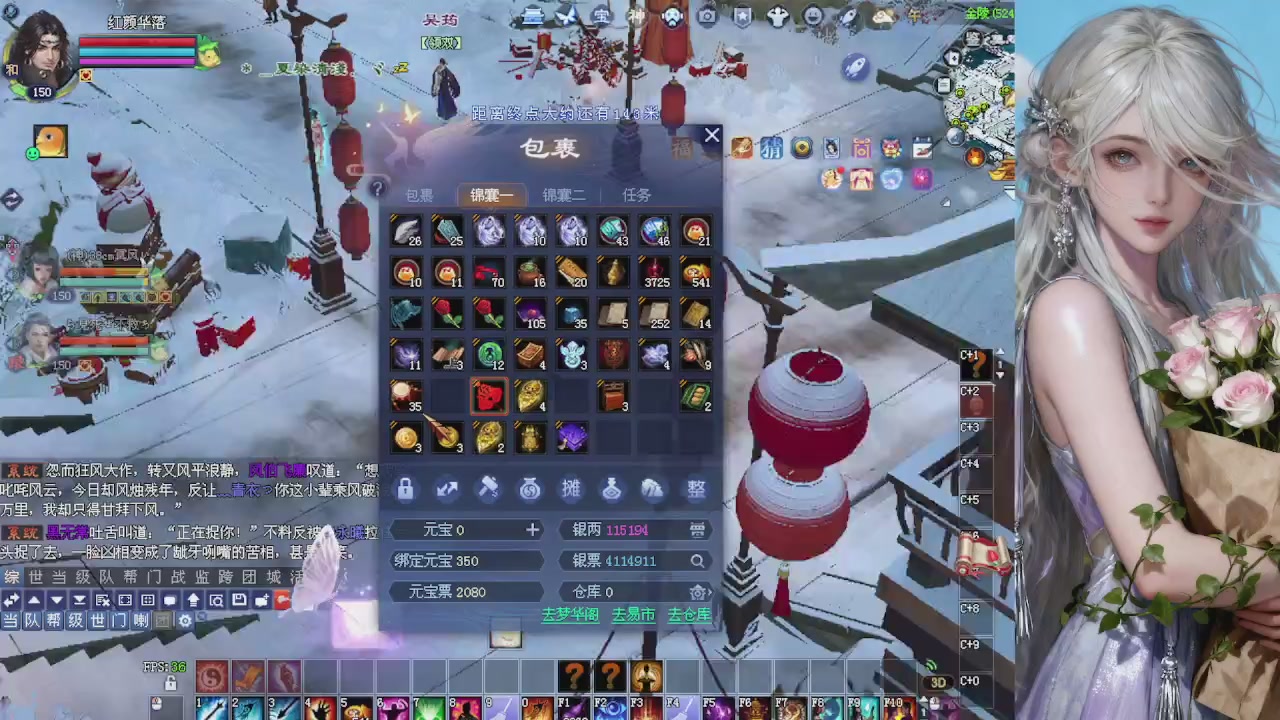Viewport: 1280px width, 720px height.
Task: Click the red emoji icon in chat toolbar
Action: coord(283,599)
